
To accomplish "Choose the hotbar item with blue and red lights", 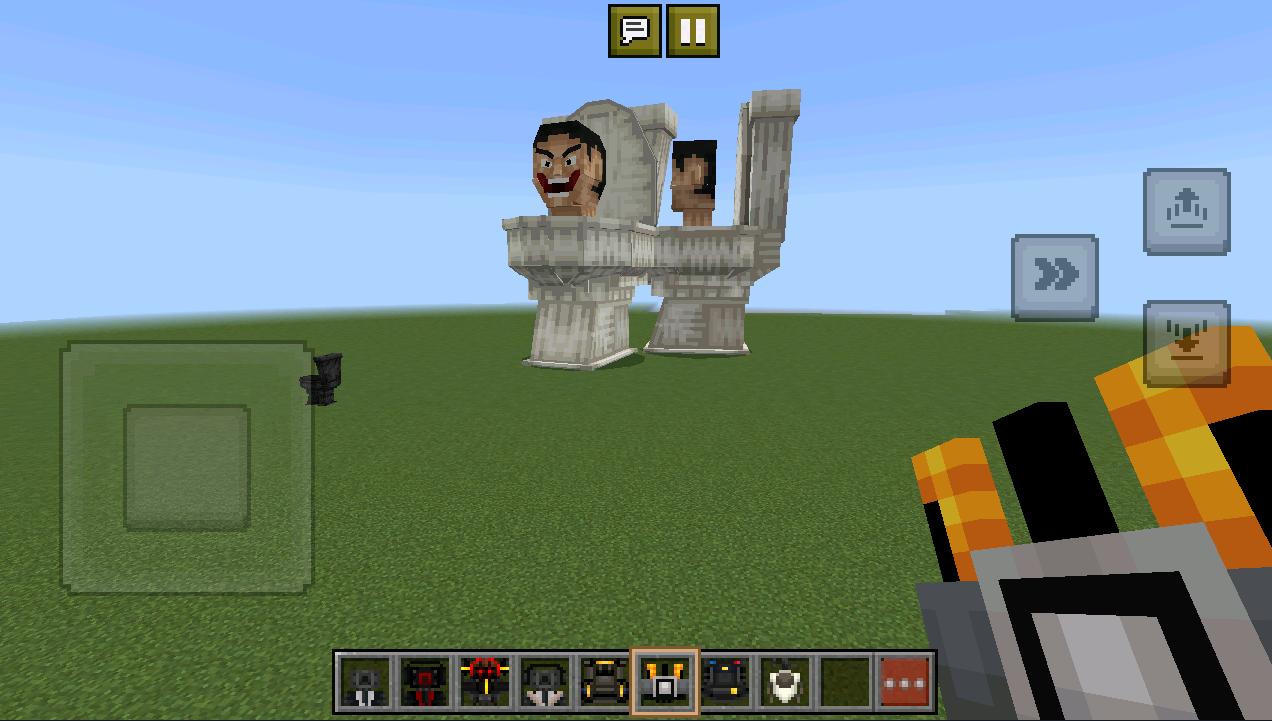I will (x=725, y=683).
